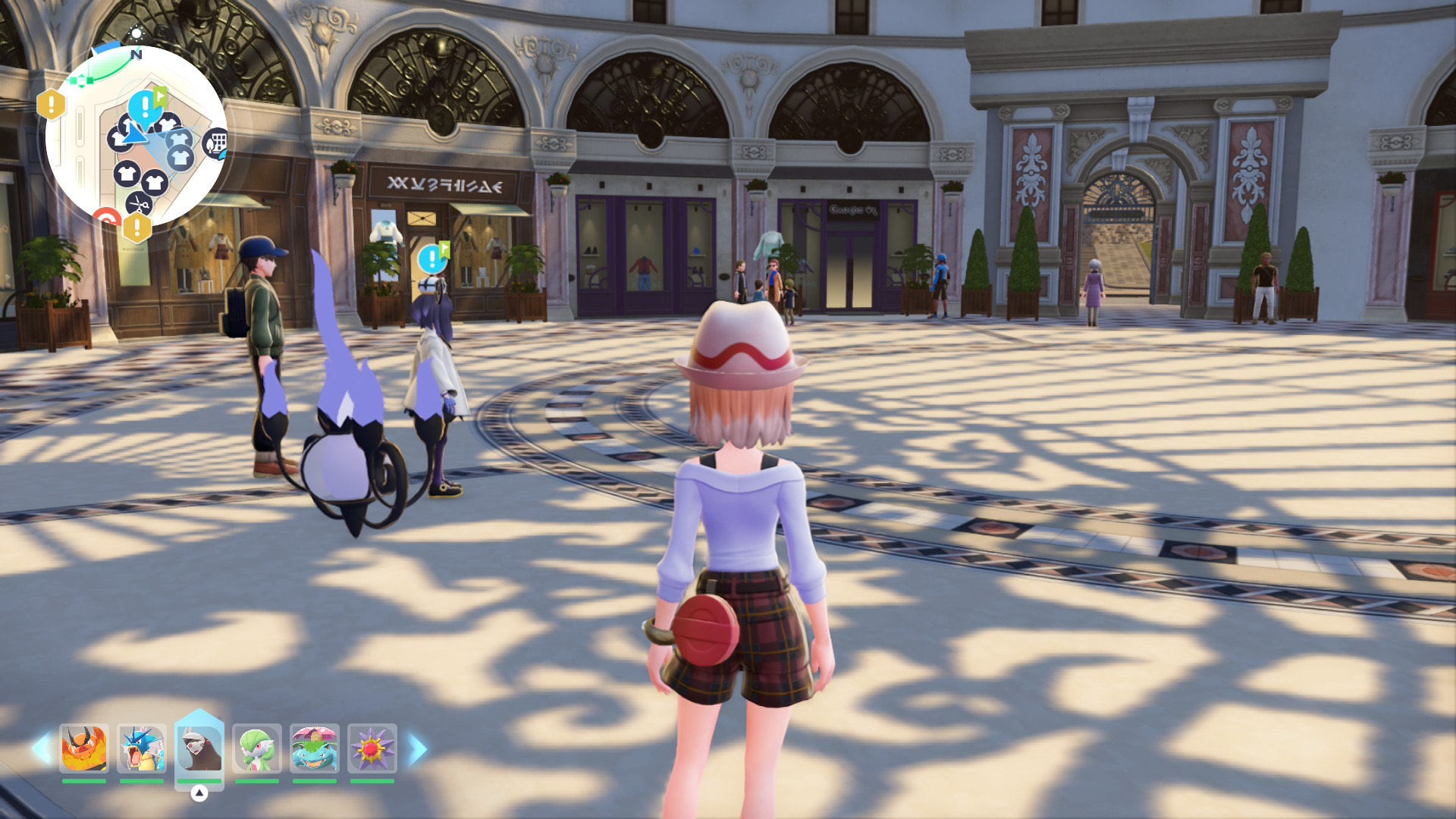Pick Venusaur from the party bar
The width and height of the screenshot is (1456, 819).
pos(315,748)
